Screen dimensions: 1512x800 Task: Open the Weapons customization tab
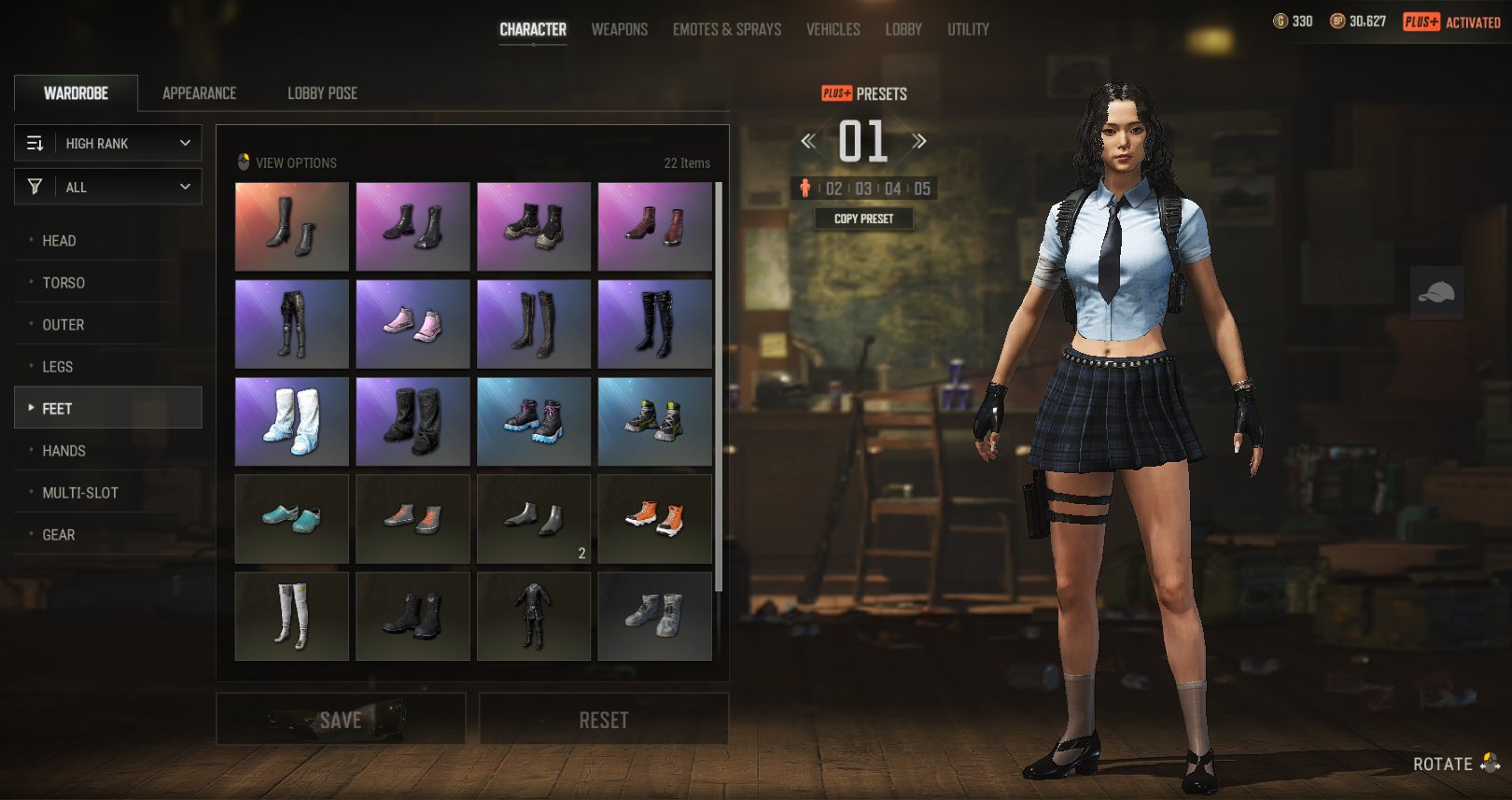(x=619, y=30)
